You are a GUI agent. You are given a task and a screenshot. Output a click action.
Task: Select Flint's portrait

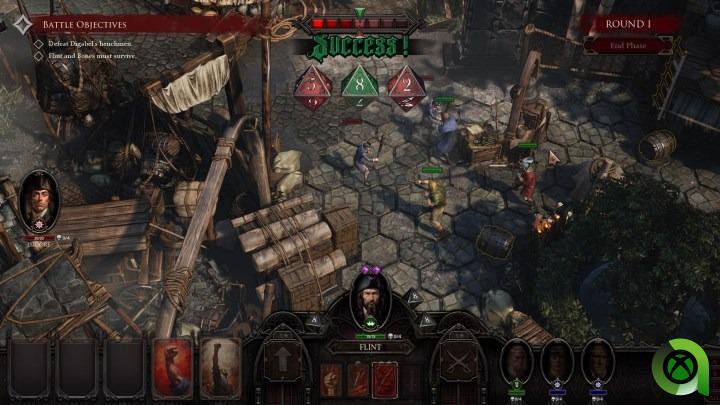point(371,301)
